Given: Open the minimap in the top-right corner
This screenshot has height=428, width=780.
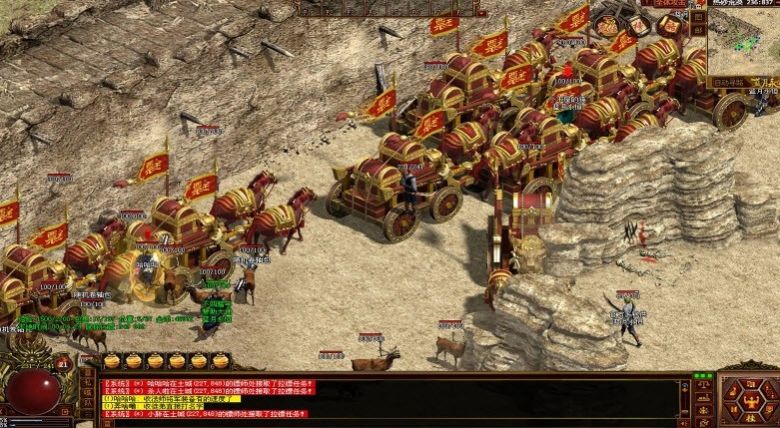Looking at the screenshot, I should point(741,42).
